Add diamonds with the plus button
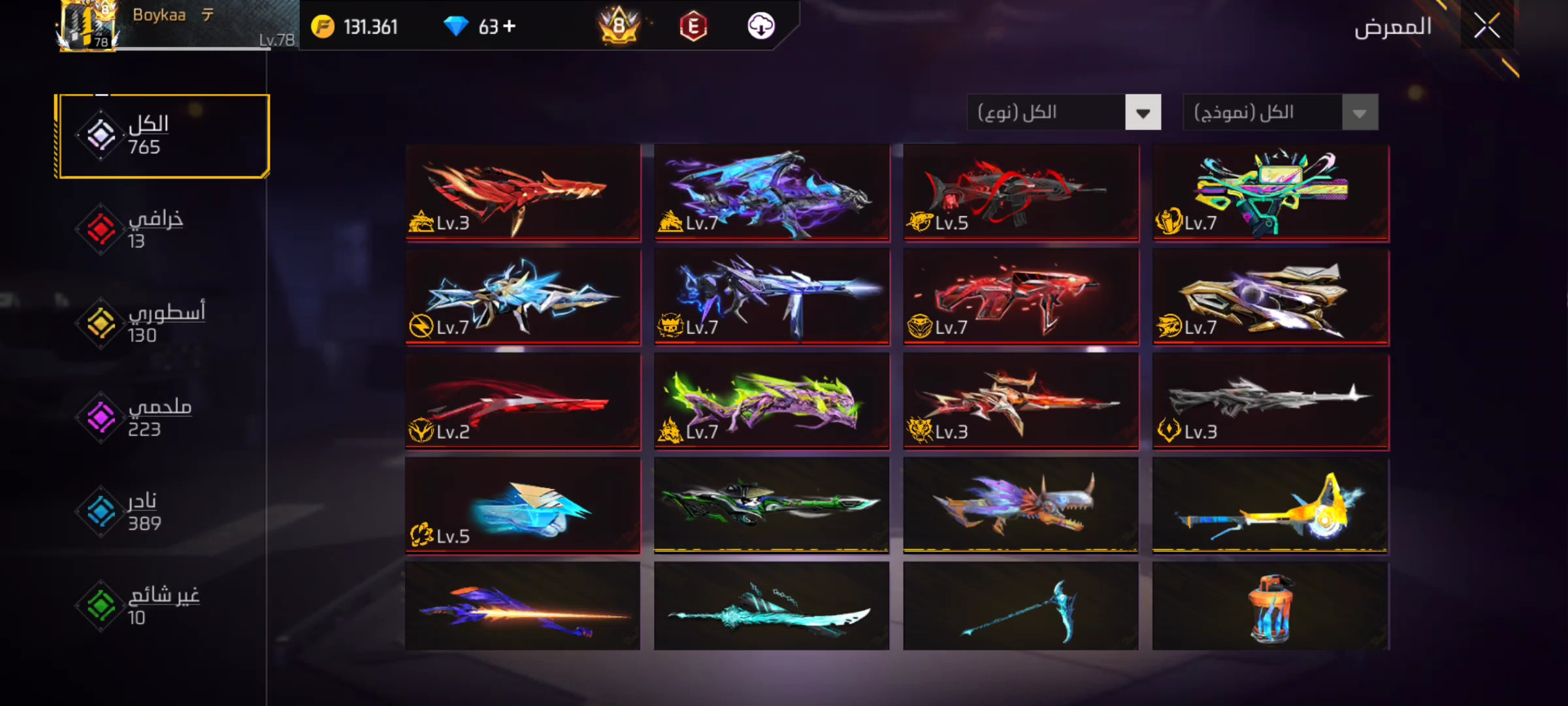 (510, 26)
